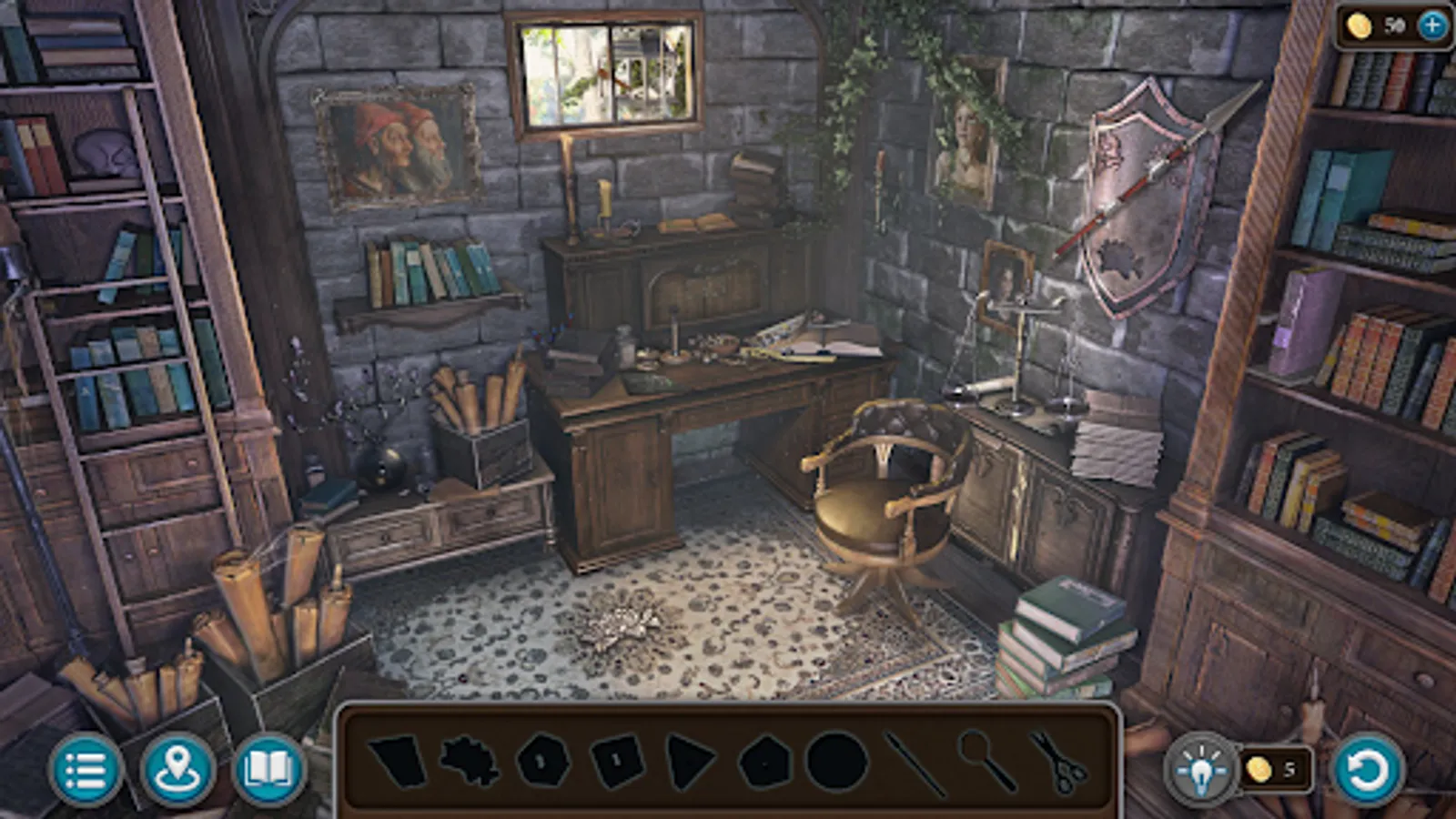Use the light bulb hint
This screenshot has width=1456, height=819.
click(x=1203, y=770)
